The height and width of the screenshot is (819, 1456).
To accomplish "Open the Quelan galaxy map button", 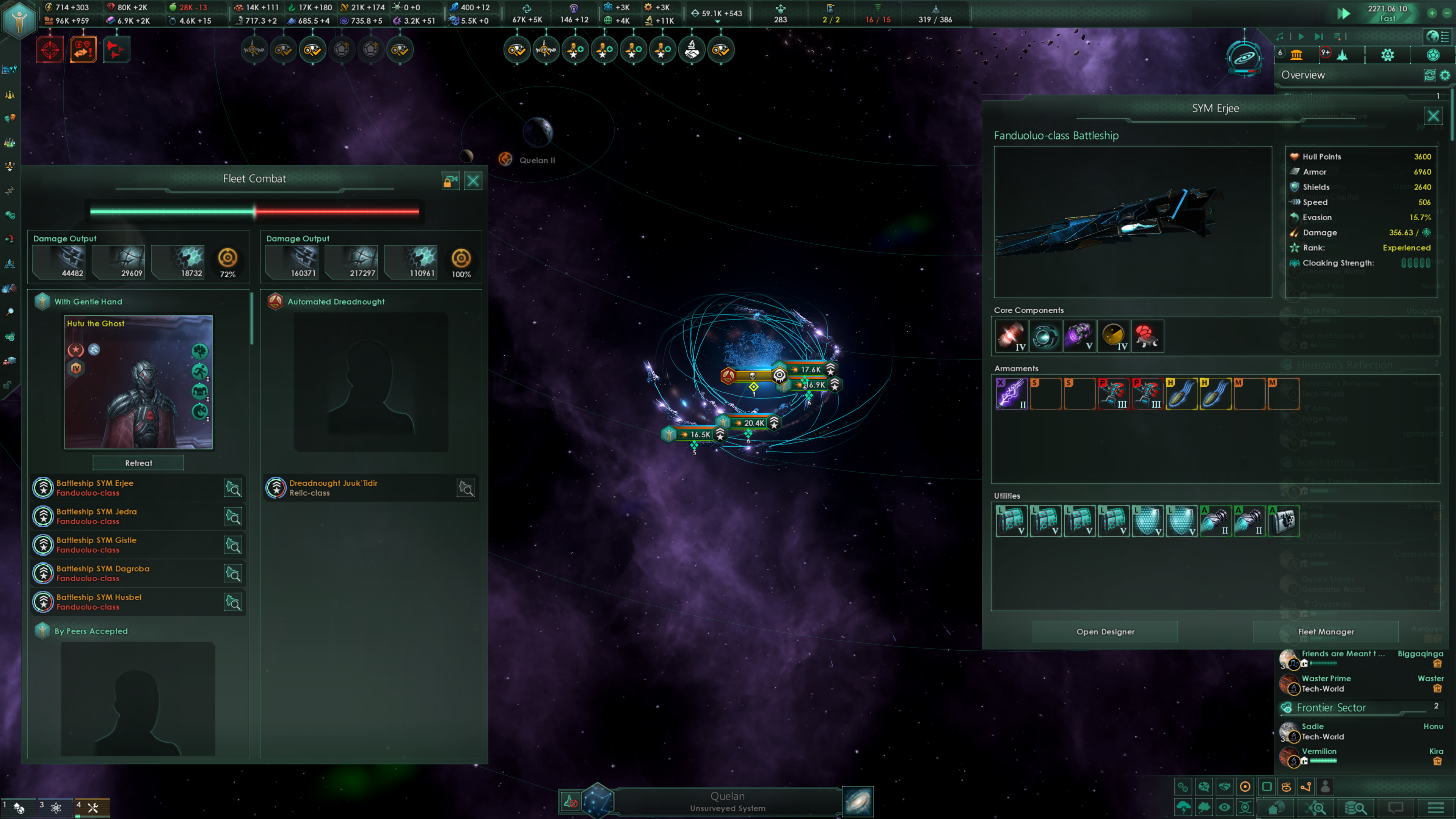I will [x=857, y=802].
